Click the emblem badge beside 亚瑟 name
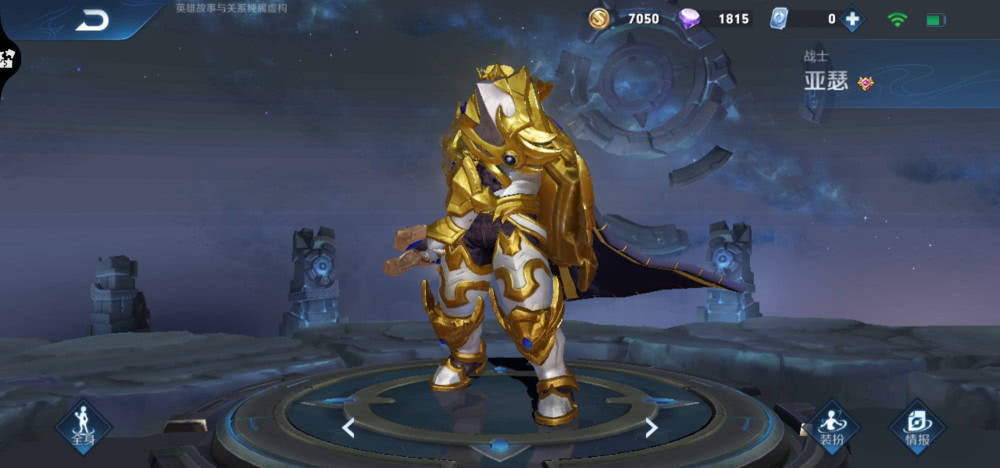This screenshot has width=1000, height=468. point(866,83)
